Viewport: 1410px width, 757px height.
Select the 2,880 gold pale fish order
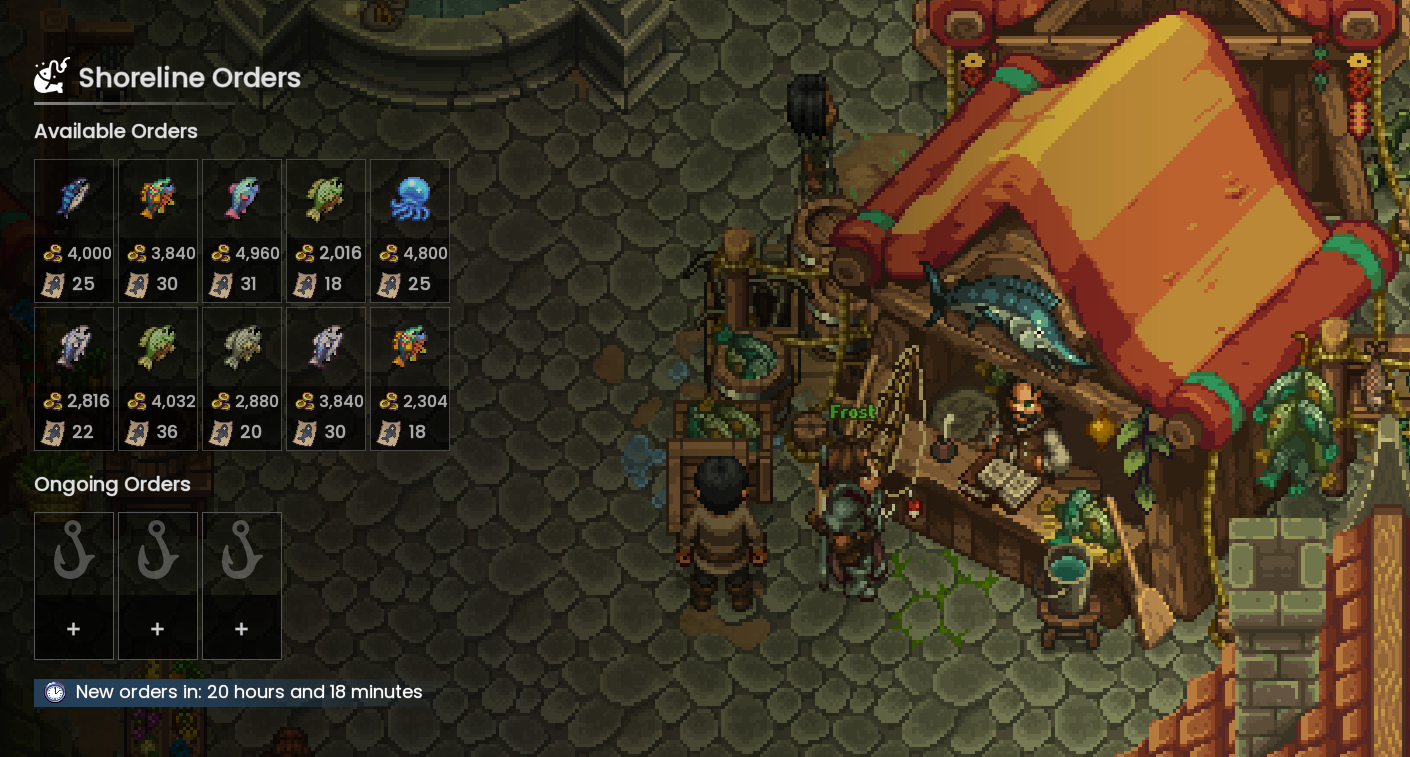pyautogui.click(x=242, y=379)
